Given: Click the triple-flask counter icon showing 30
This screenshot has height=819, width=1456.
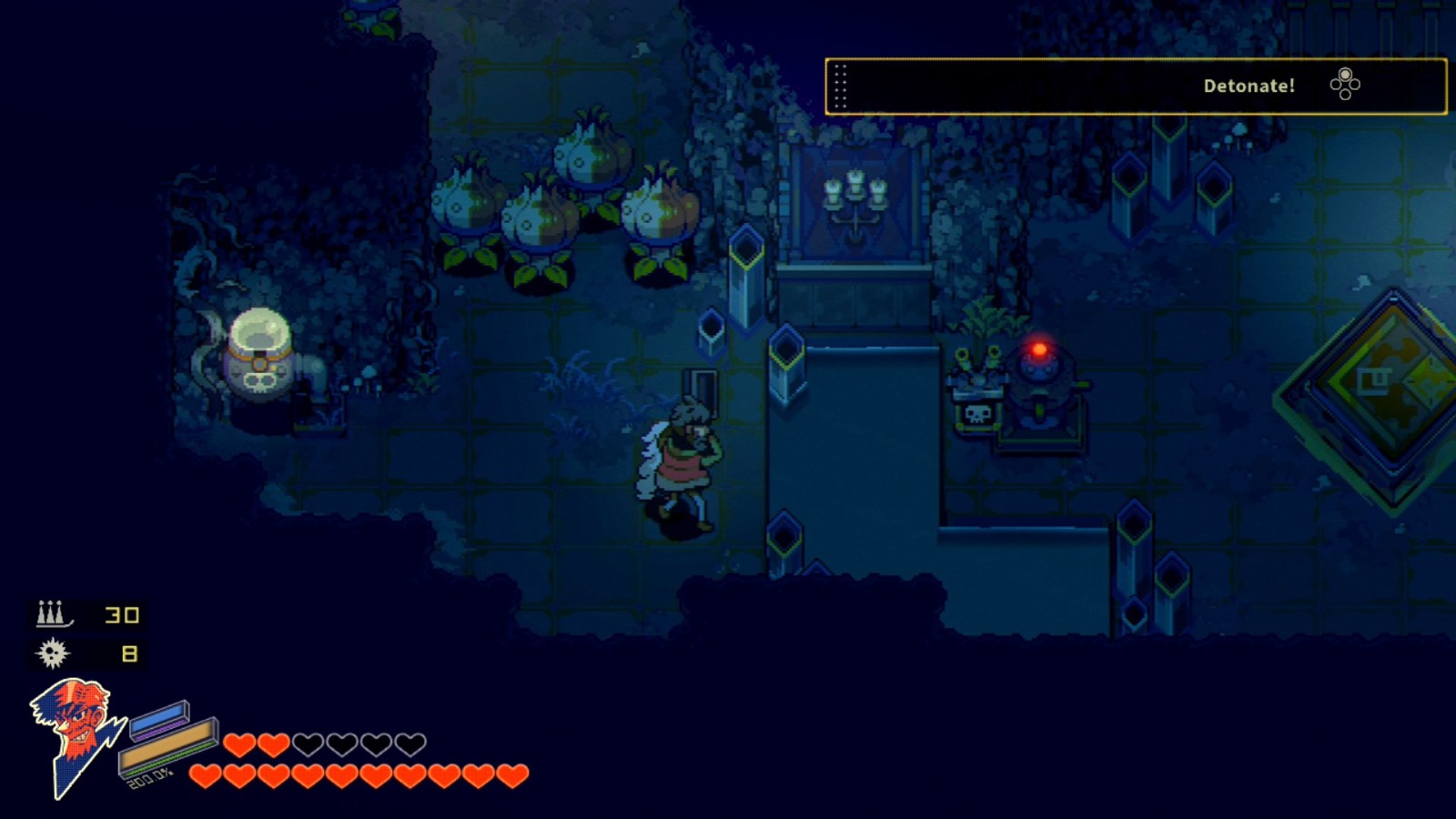Looking at the screenshot, I should click(x=53, y=614).
